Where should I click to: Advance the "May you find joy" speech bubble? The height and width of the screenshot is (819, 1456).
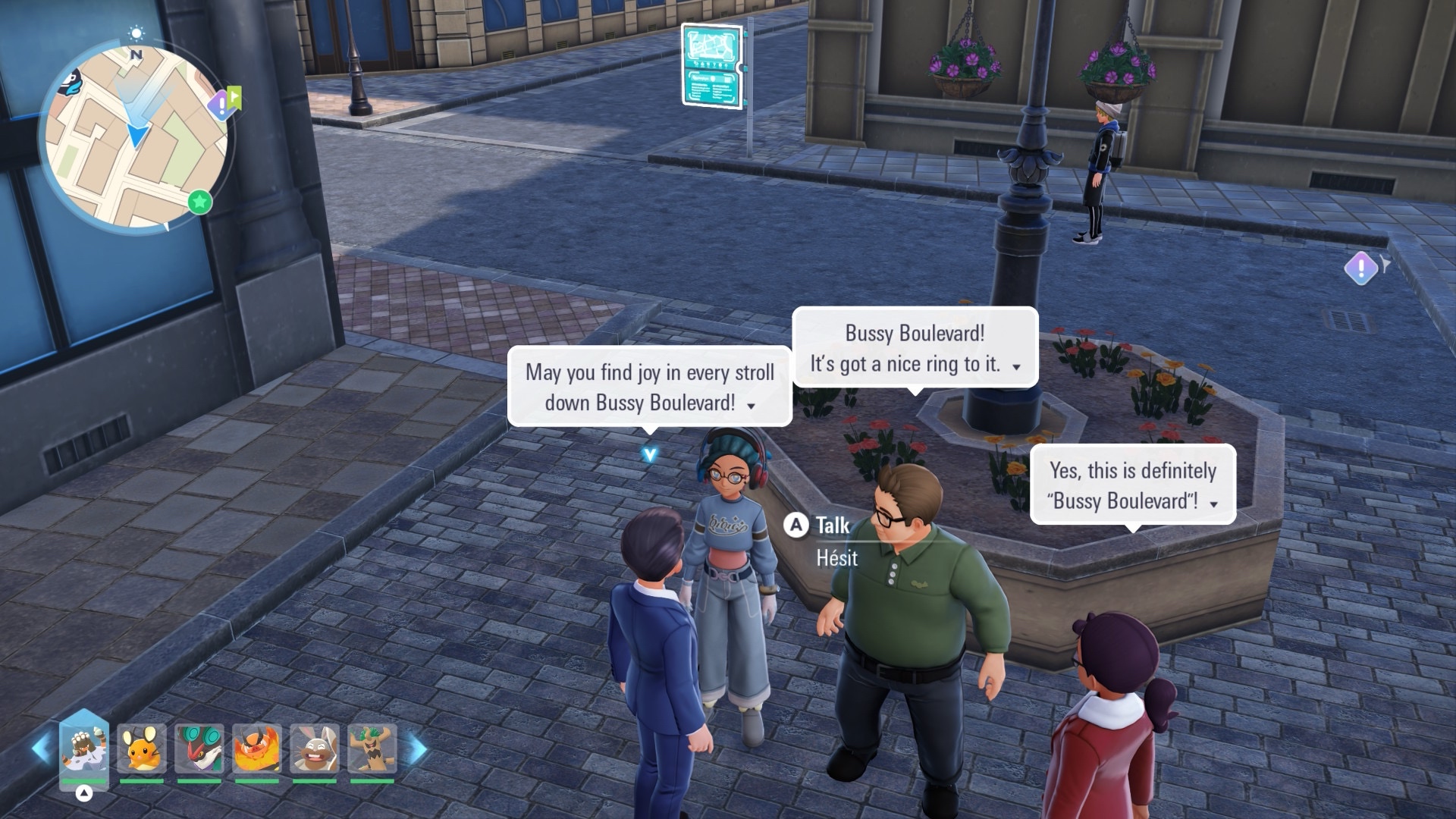point(751,406)
